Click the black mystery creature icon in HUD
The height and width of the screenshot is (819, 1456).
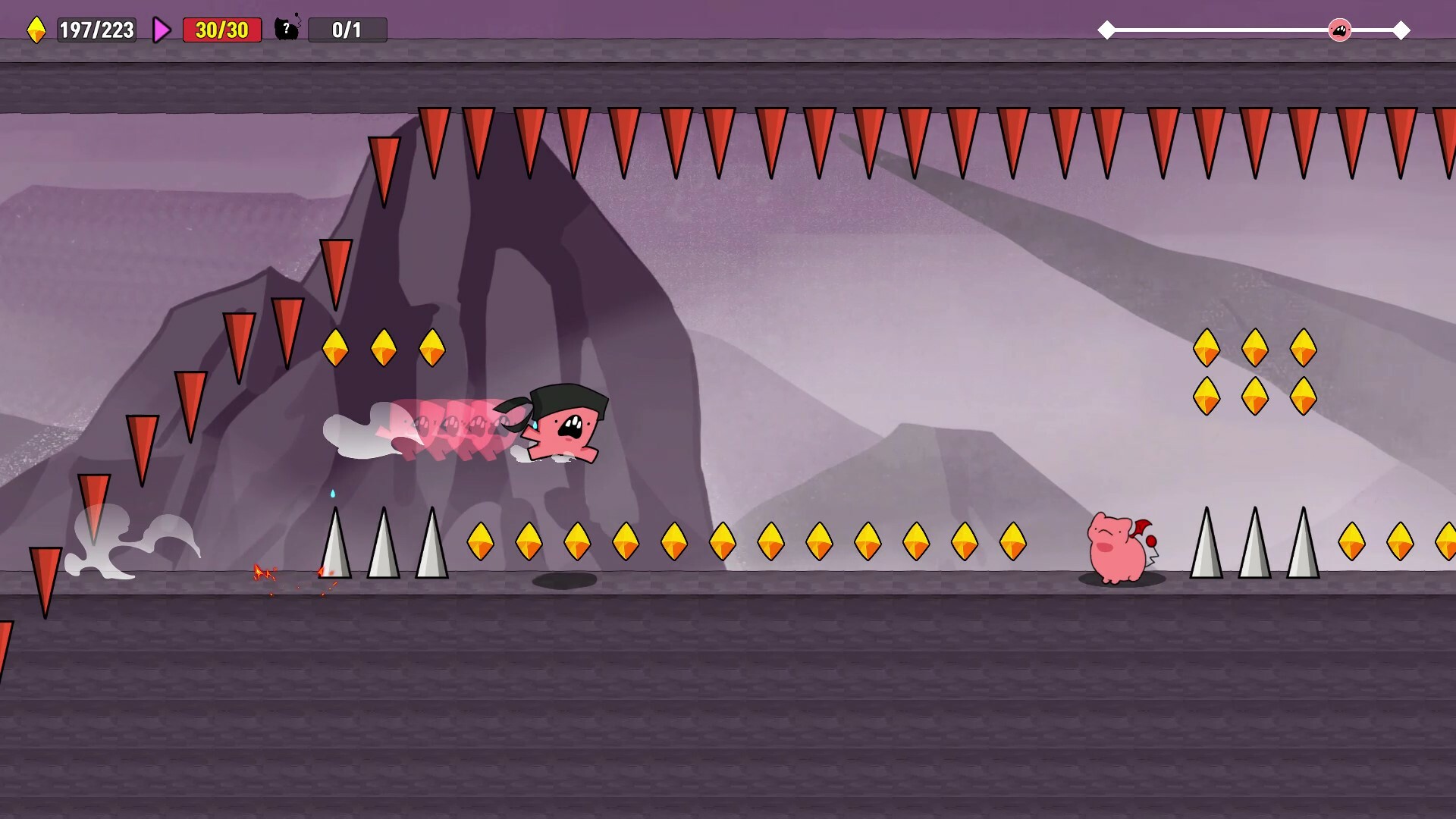[288, 29]
